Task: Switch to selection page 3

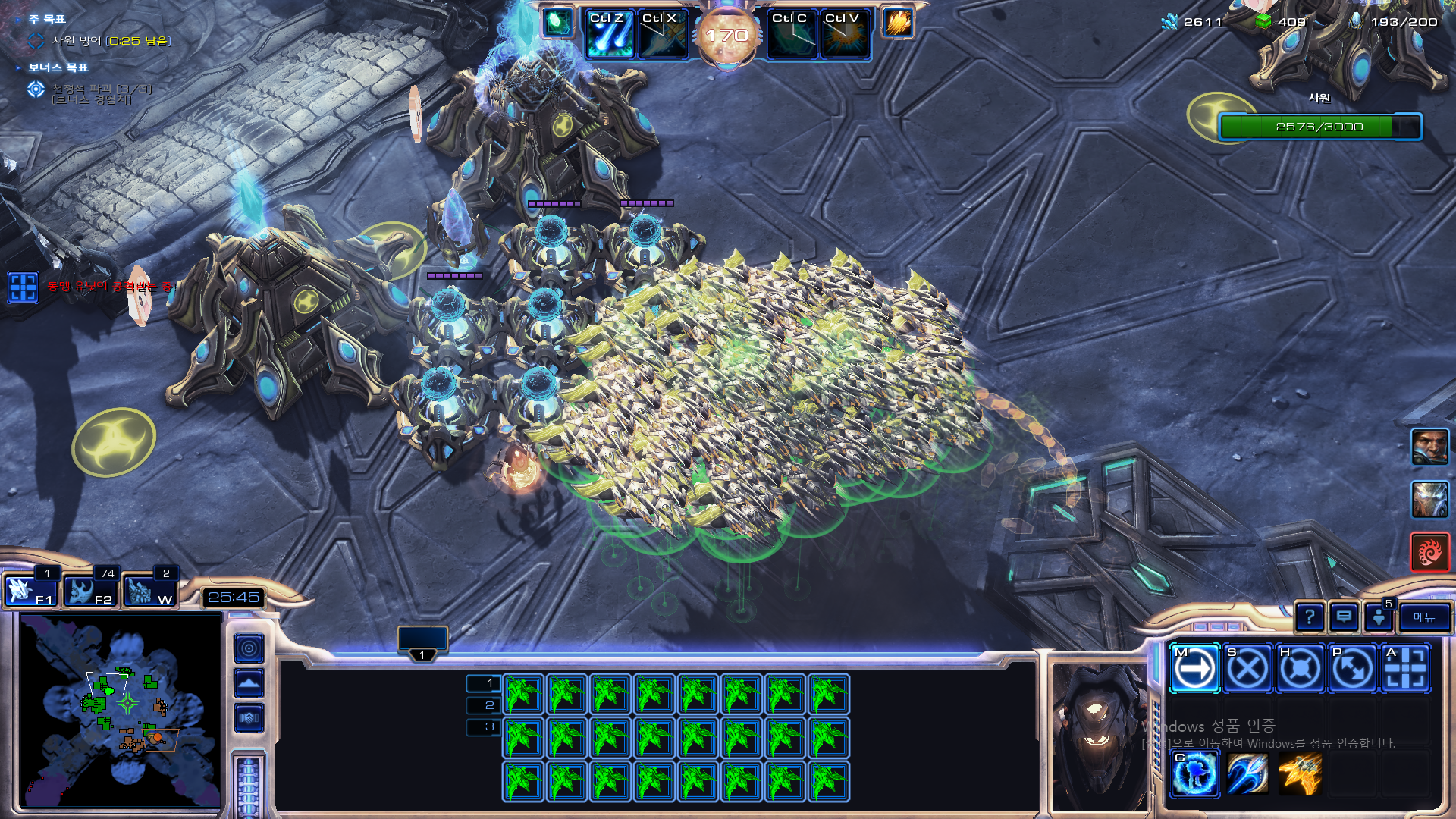Action: point(484,726)
